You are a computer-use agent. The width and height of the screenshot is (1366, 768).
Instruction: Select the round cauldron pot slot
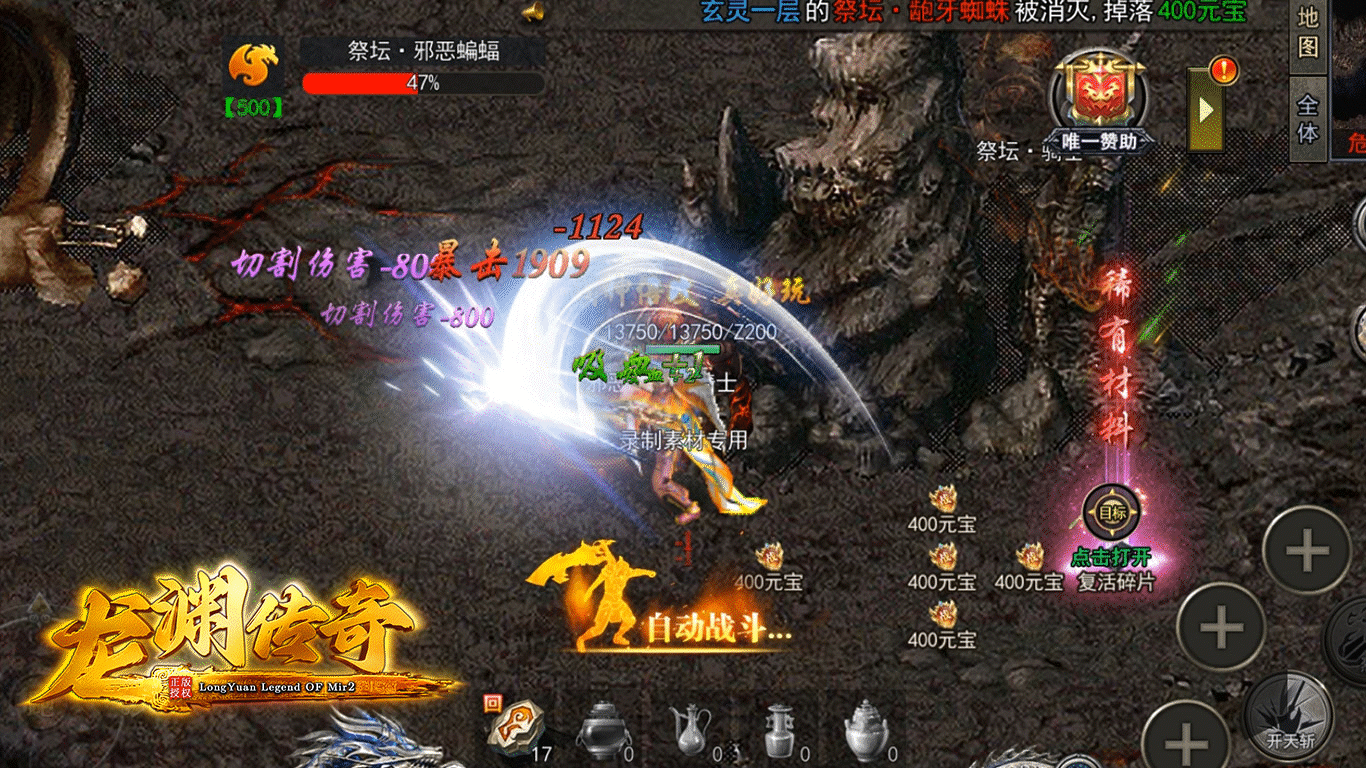point(602,728)
